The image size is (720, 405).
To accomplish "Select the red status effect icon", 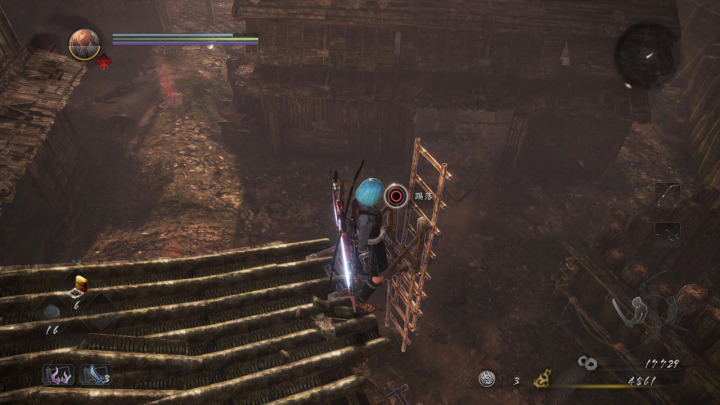I will [103, 63].
